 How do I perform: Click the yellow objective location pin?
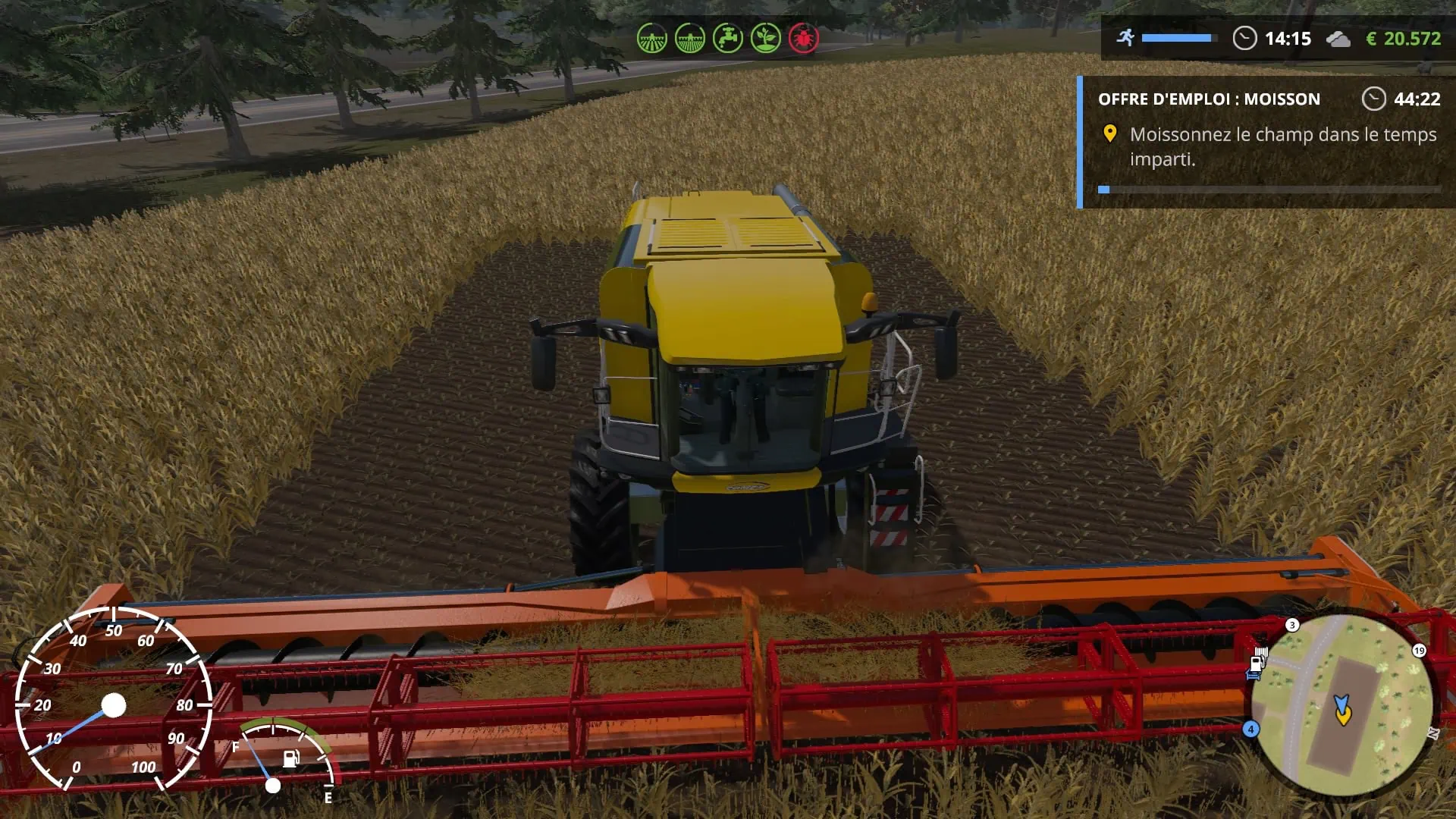point(1109,134)
